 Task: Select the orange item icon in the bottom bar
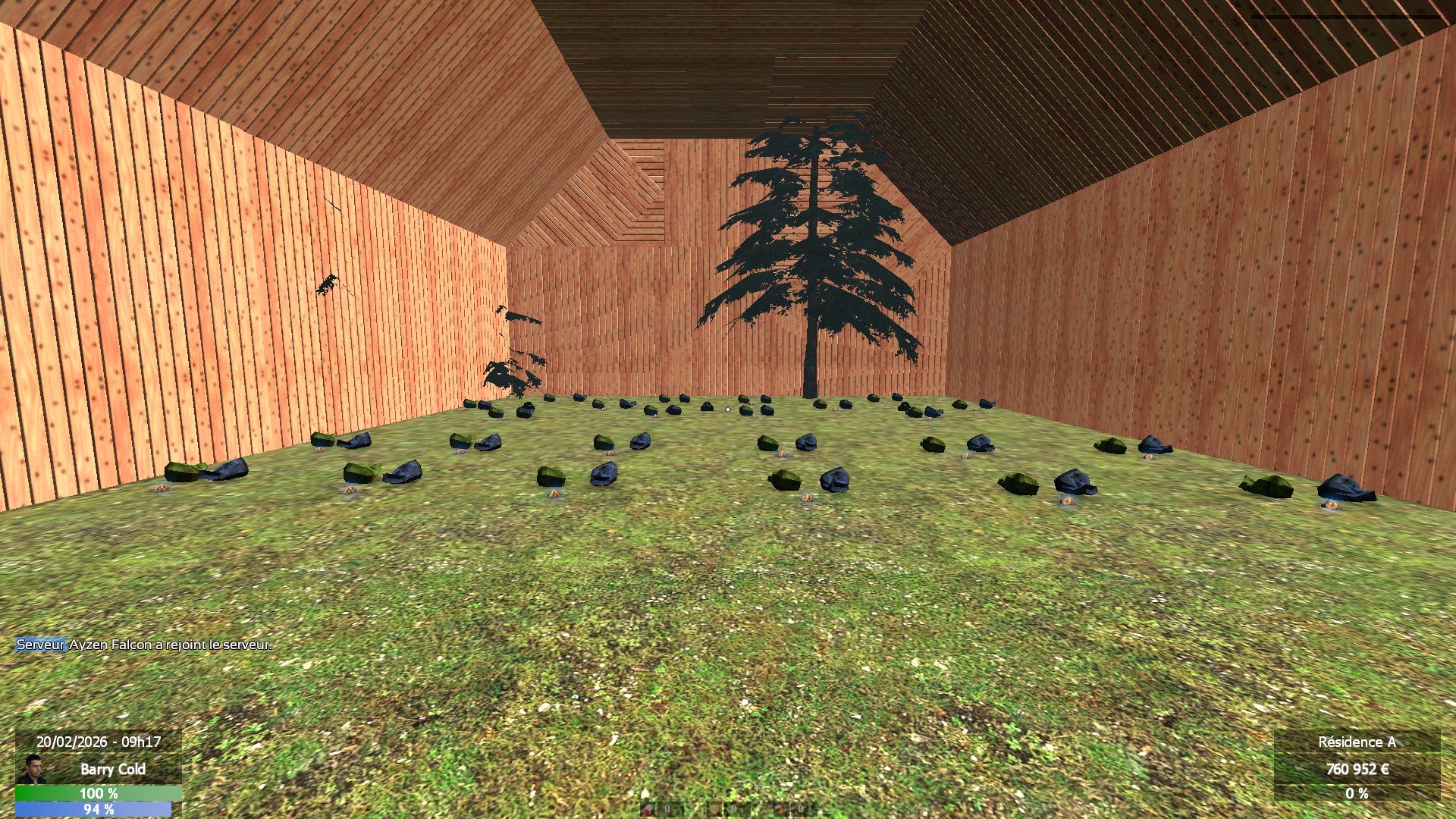click(780, 809)
